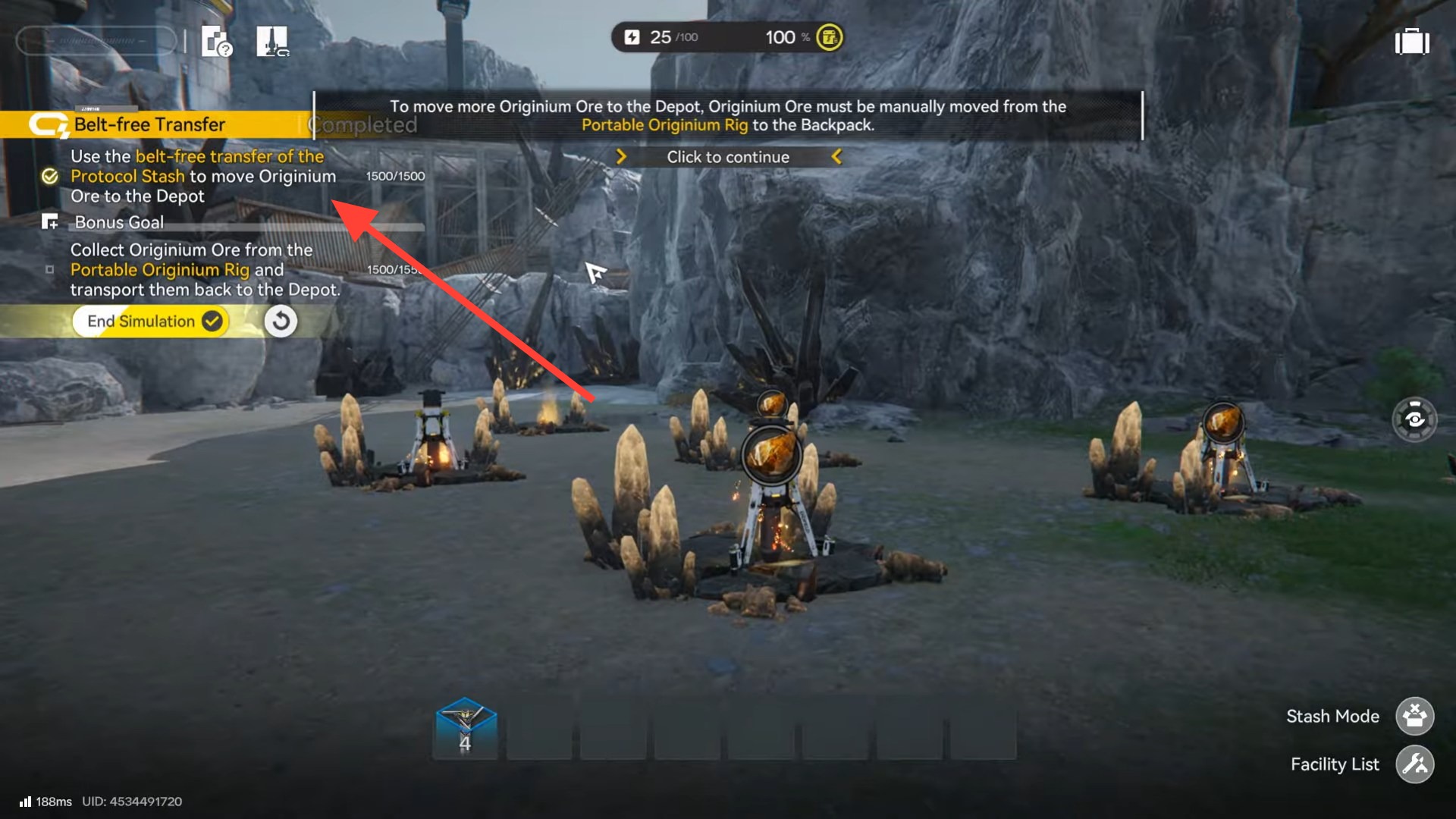Enter Stash Mode

(x=1414, y=716)
